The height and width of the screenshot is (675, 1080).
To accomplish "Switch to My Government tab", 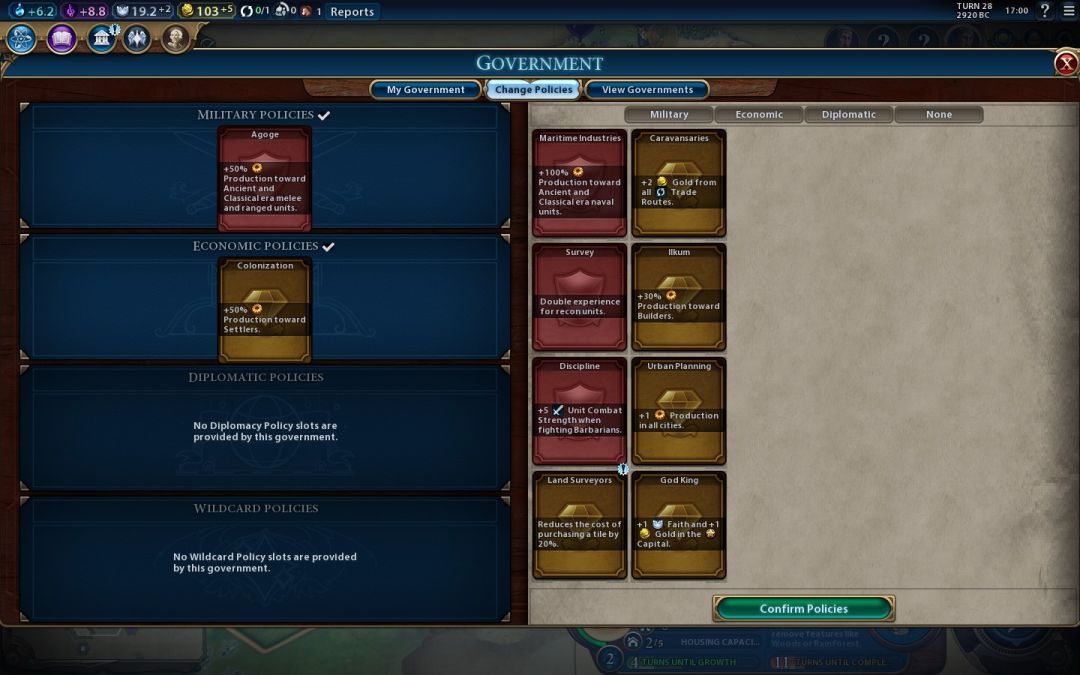I will 425,90.
